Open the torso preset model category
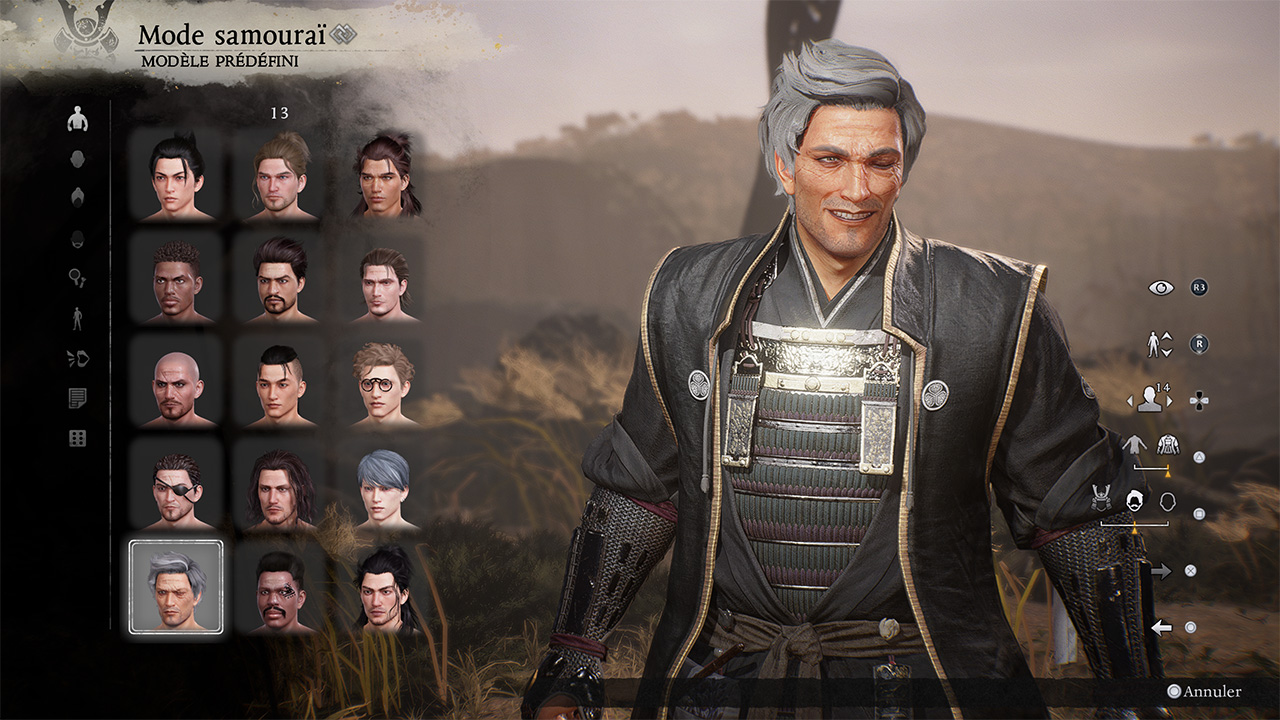 pos(77,120)
